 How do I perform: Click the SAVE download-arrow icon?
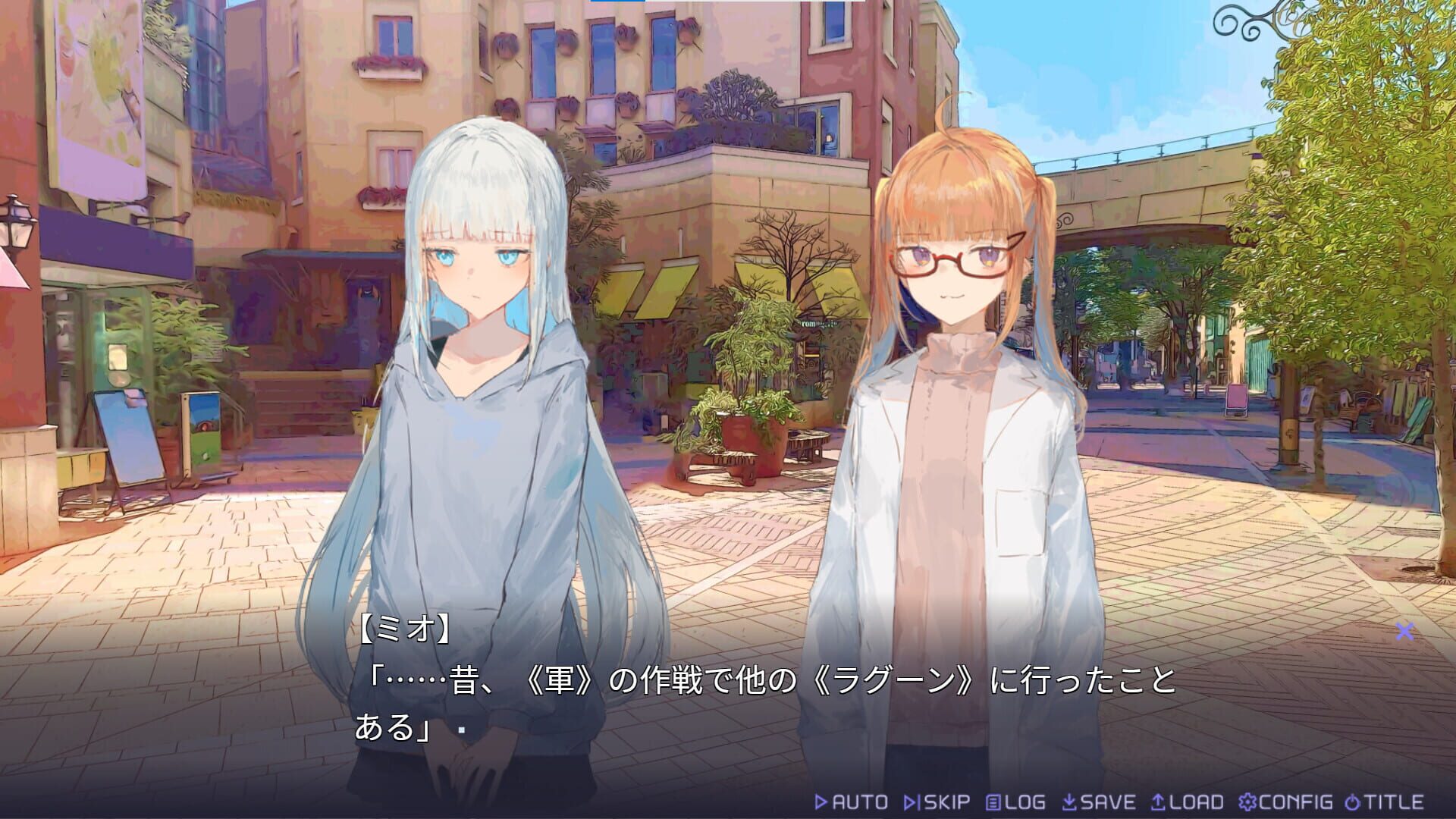click(1069, 802)
